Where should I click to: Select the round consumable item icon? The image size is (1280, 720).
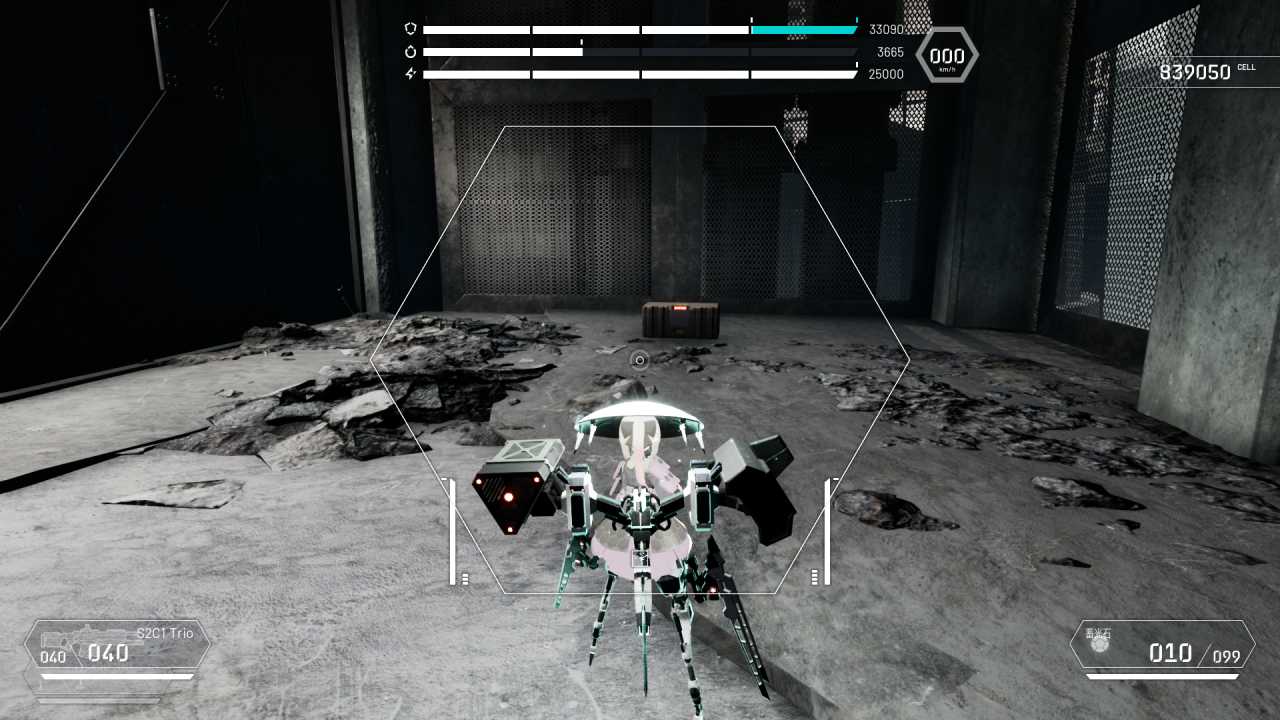1100,646
